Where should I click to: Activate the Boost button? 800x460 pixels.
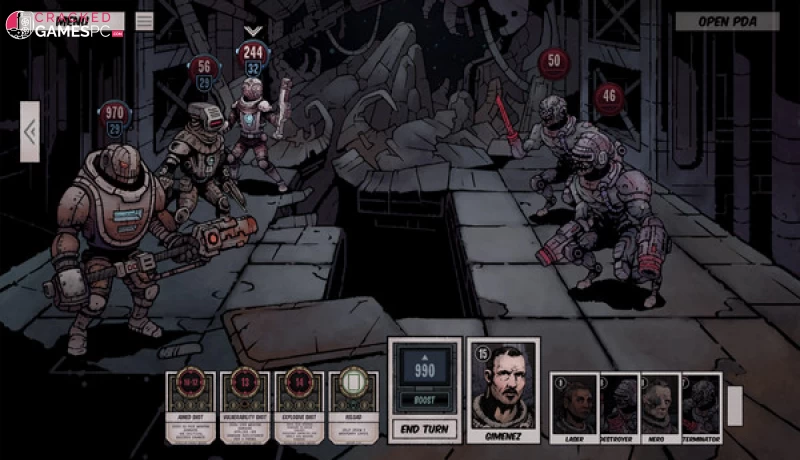424,401
